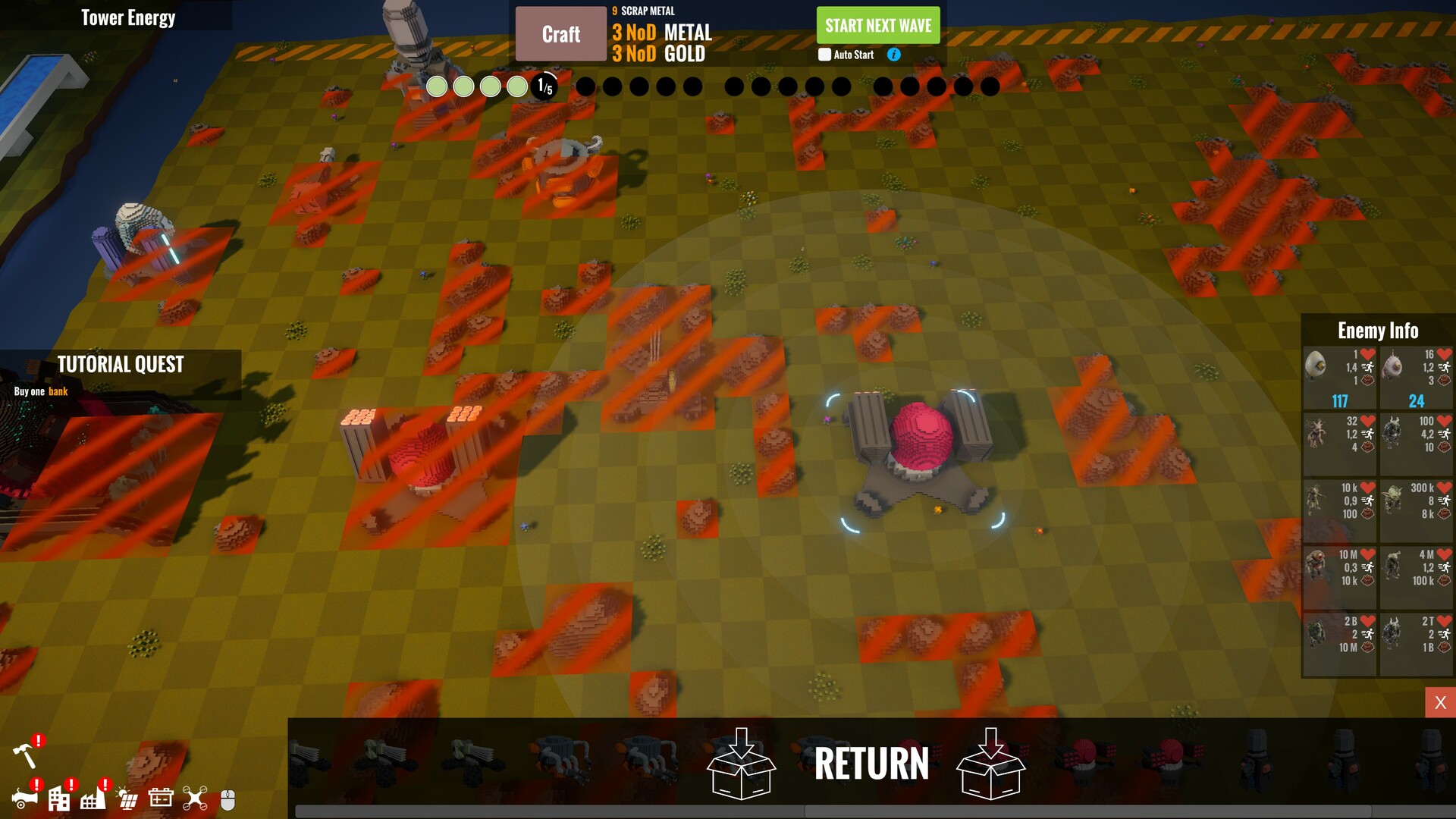The image size is (1456, 819).
Task: Select the solar panel category icon
Action: pos(126,798)
